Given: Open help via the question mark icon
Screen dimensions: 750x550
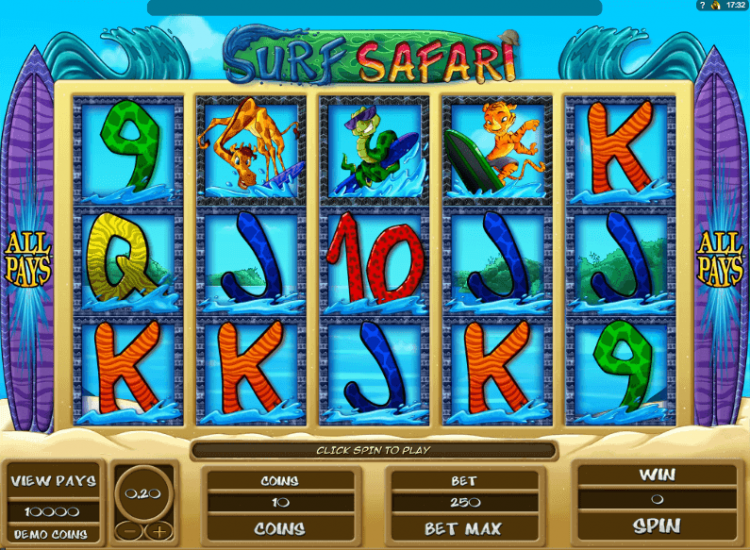Looking at the screenshot, I should point(702,6).
